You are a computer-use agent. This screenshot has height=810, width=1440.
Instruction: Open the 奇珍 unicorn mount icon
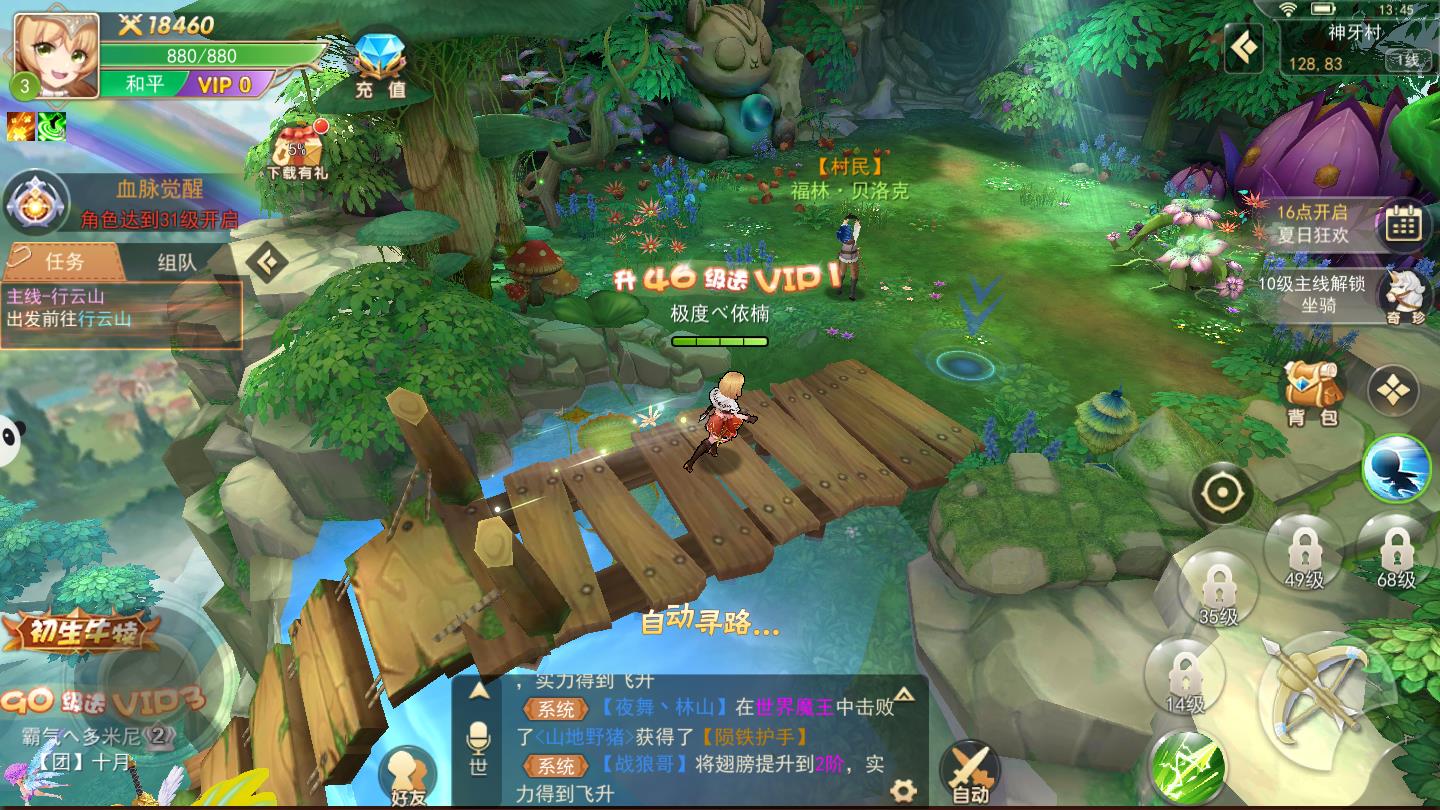click(x=1405, y=294)
